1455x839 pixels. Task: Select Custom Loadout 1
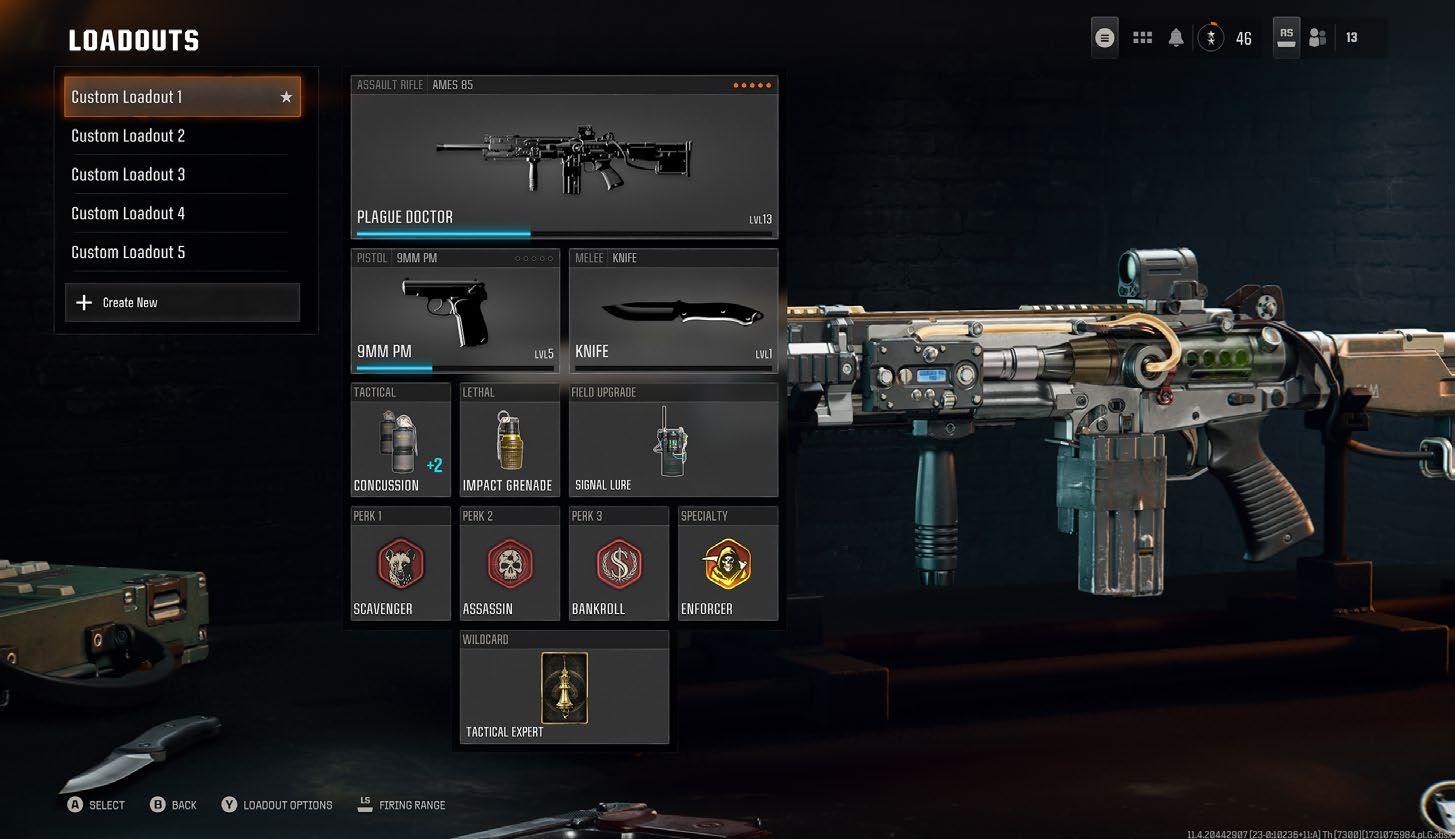pyautogui.click(x=181, y=97)
